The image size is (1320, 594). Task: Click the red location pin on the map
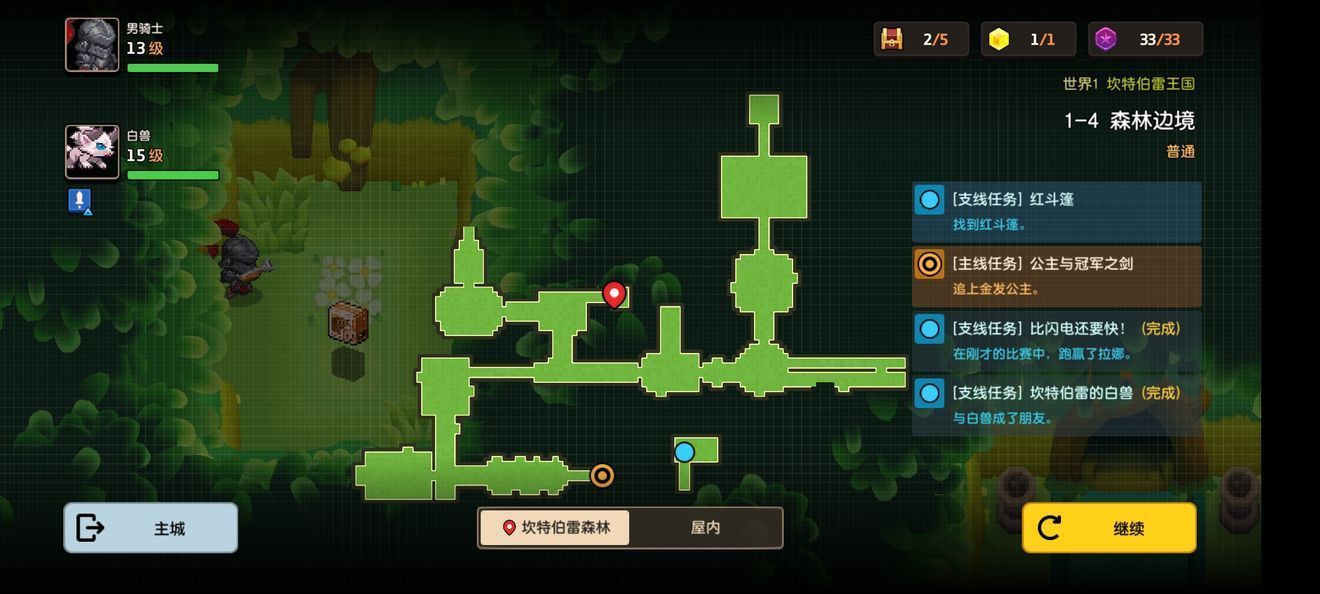(x=614, y=294)
